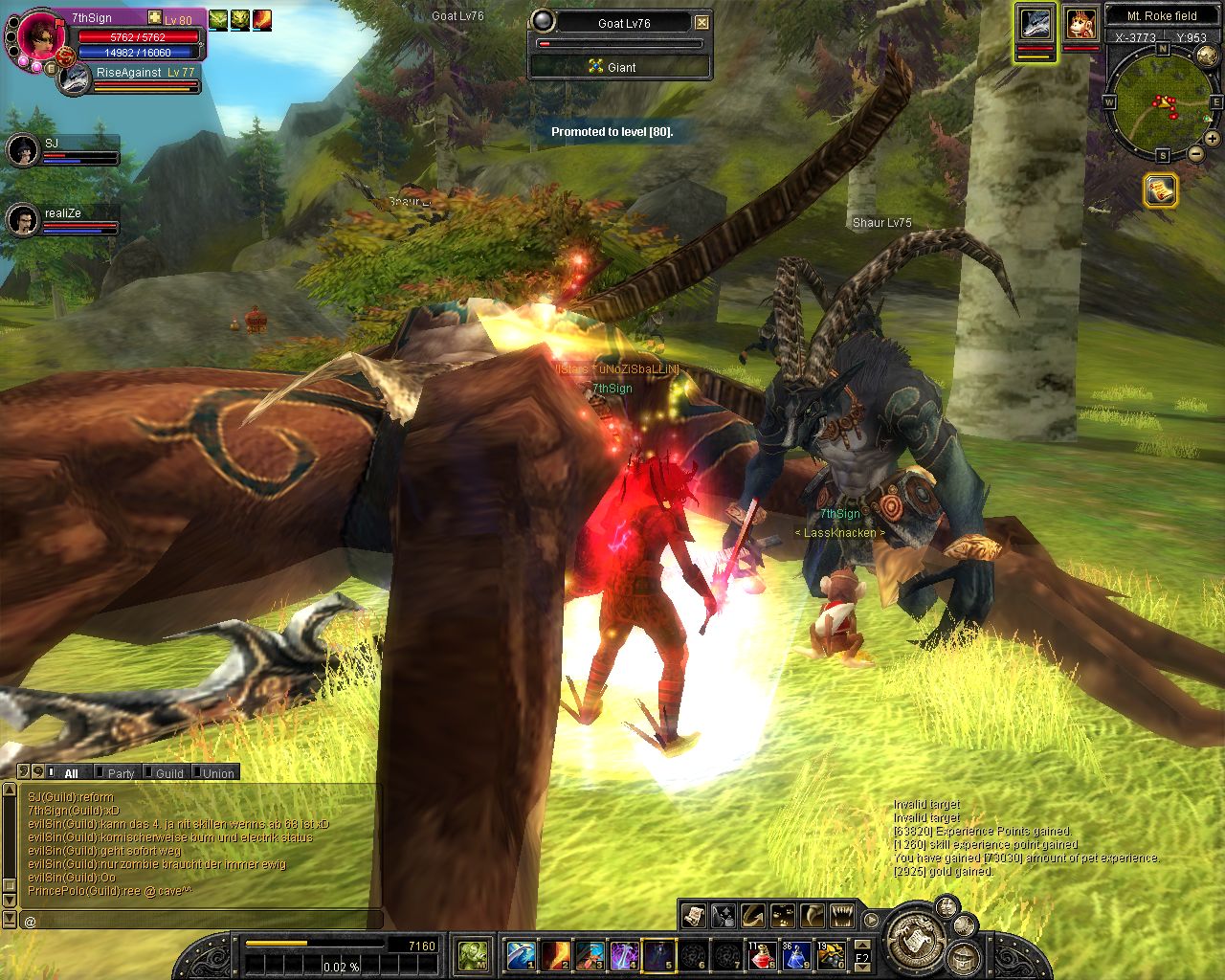This screenshot has width=1225, height=980.
Task: Select the monkey pet portrait
Action: click(1081, 24)
